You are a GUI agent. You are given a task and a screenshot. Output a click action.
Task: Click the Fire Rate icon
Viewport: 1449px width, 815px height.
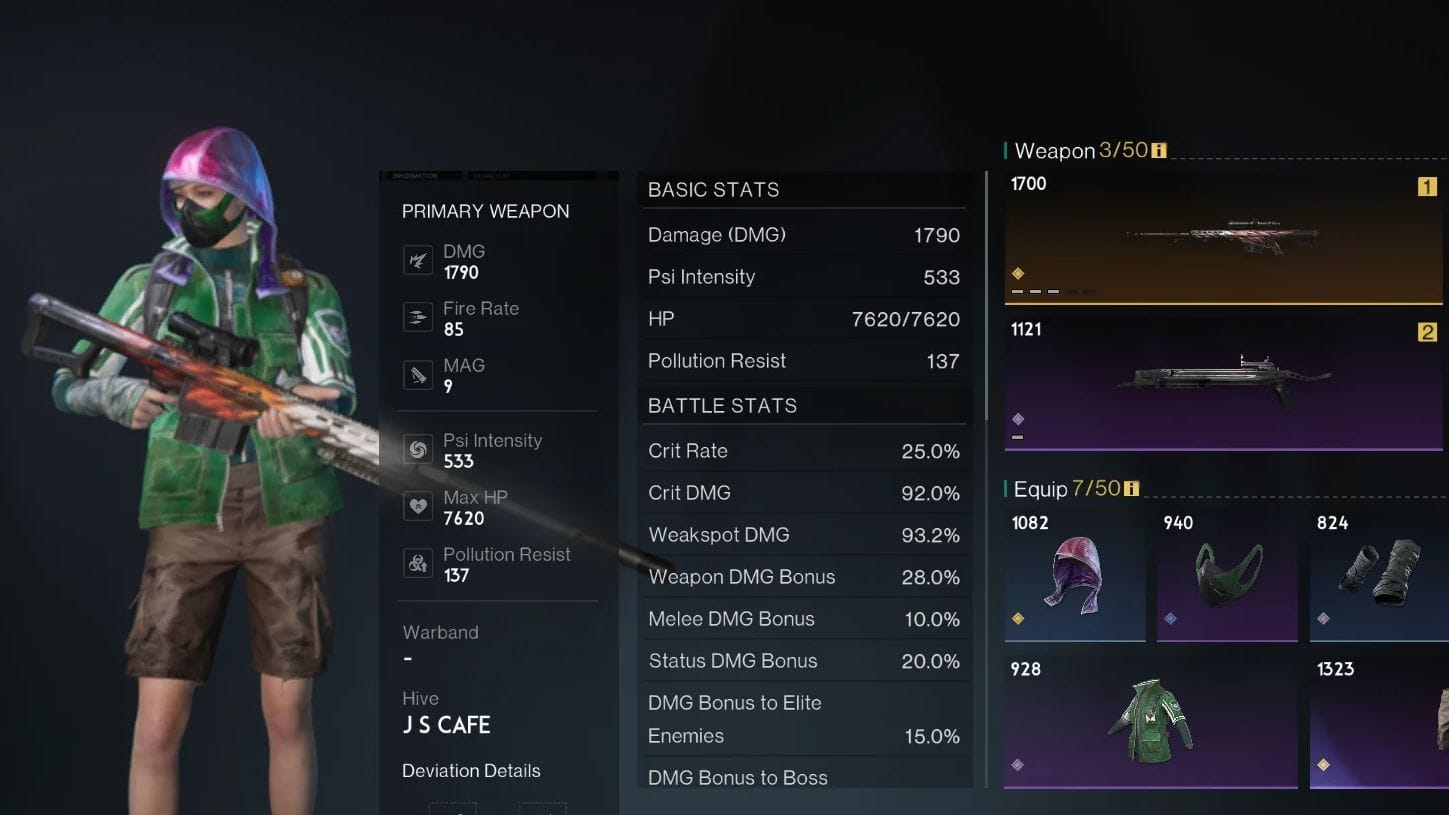417,317
